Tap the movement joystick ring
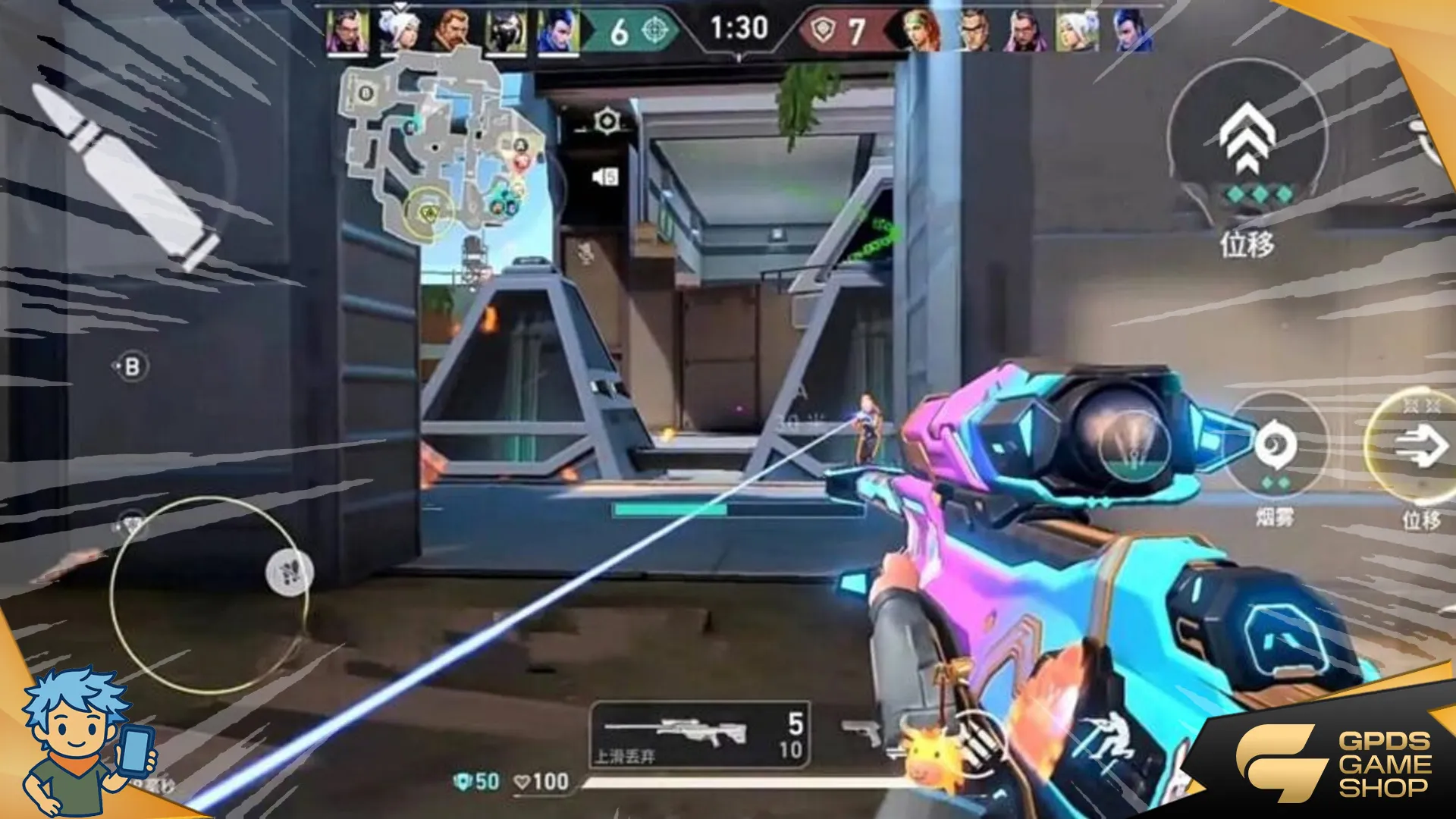 point(209,595)
